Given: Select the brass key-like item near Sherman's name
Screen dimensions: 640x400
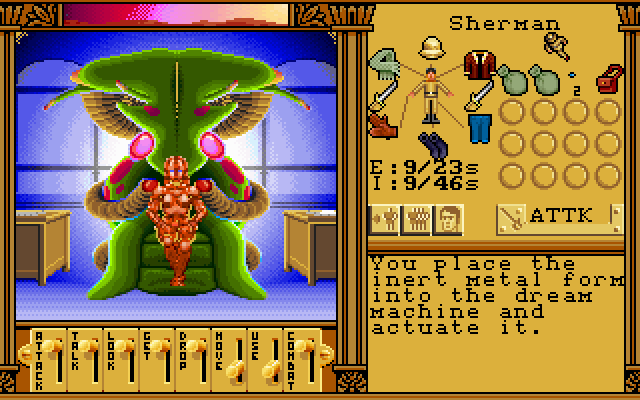Looking at the screenshot, I should click(556, 44).
